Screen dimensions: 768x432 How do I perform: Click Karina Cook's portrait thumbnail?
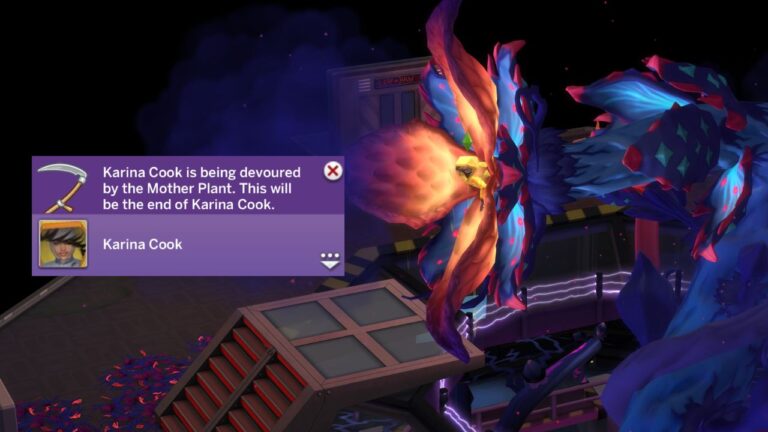[63, 244]
